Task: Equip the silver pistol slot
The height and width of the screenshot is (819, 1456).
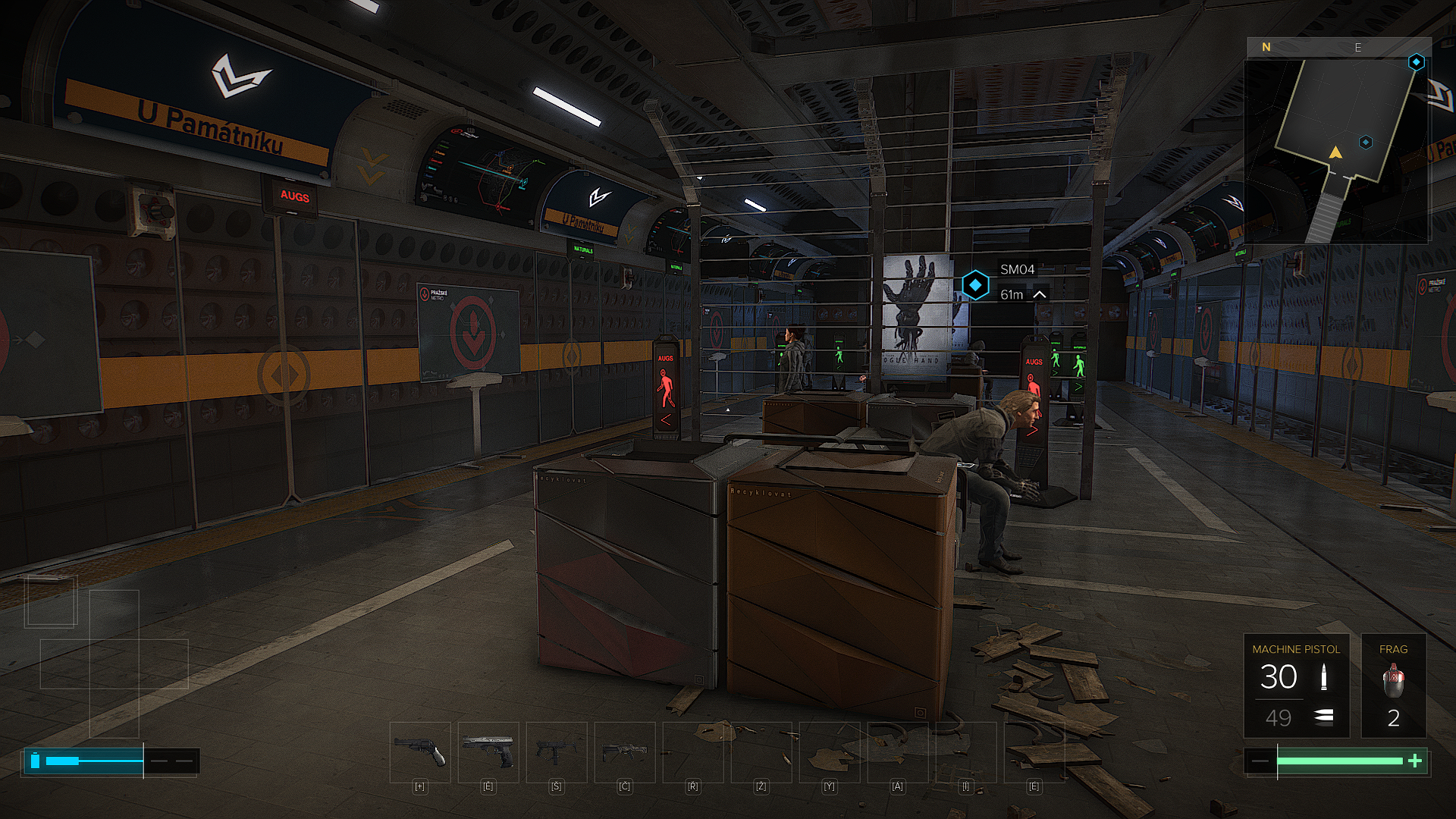Action: [488, 752]
